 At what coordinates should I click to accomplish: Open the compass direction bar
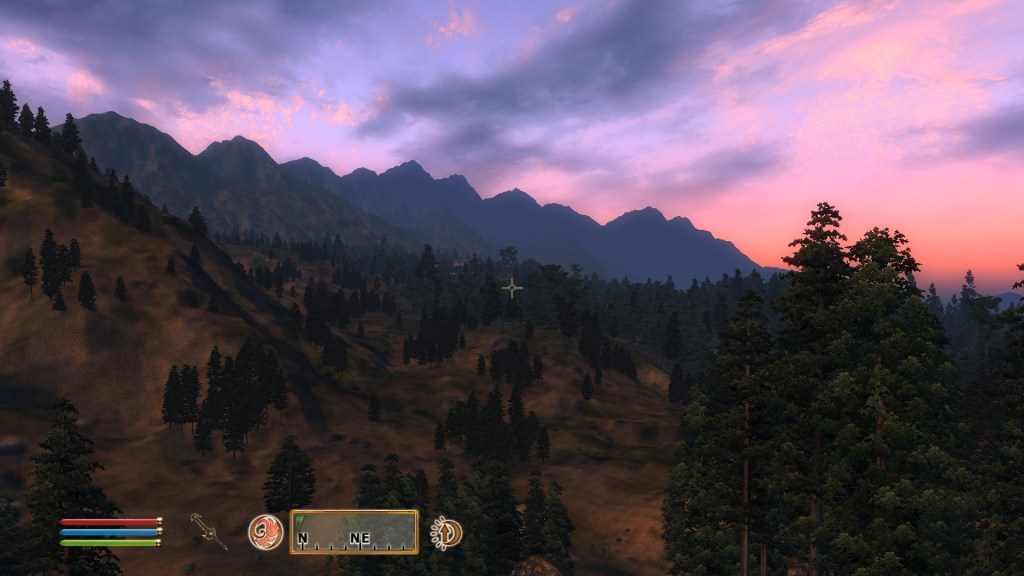354,532
